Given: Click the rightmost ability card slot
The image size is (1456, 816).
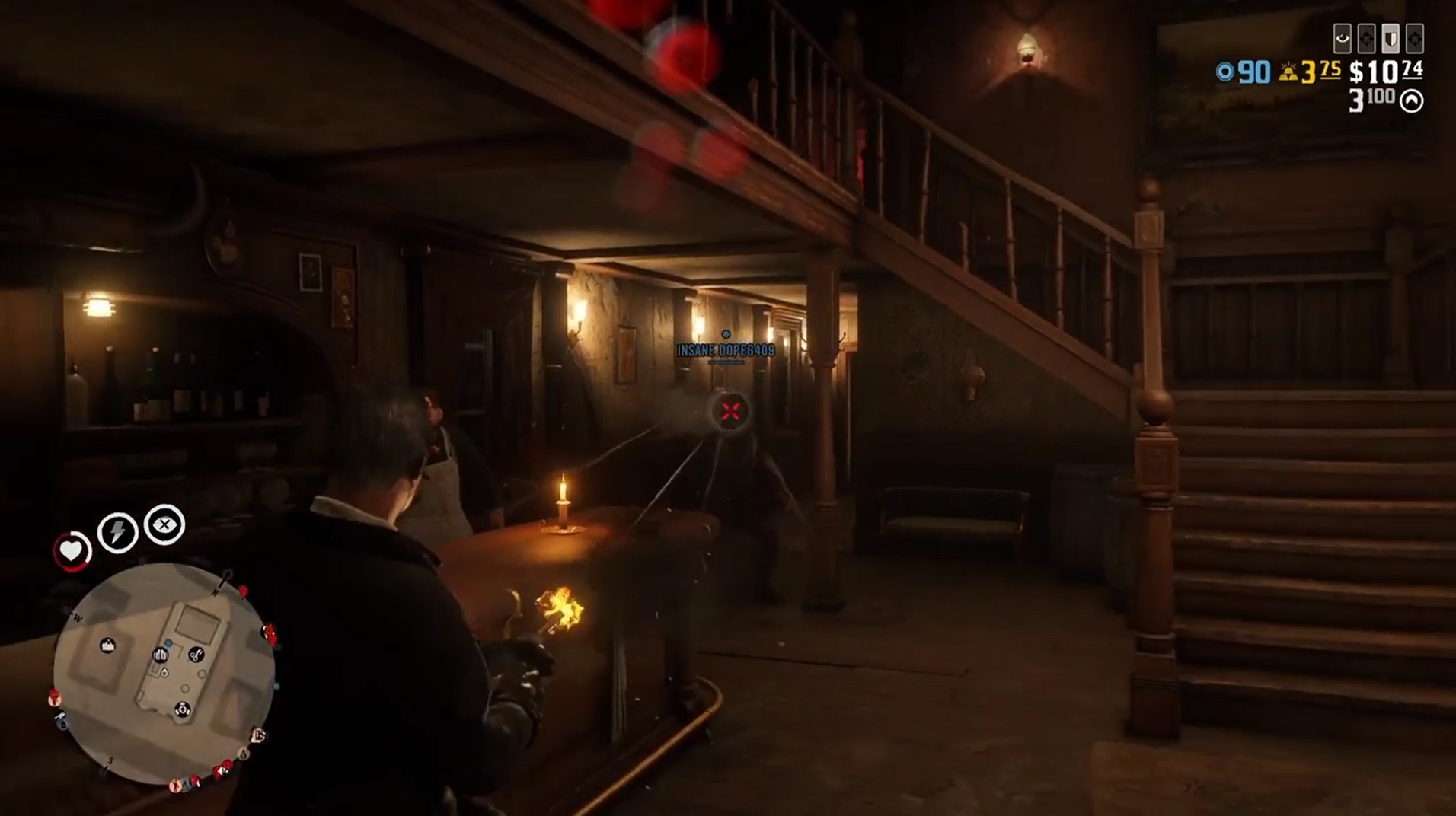Looking at the screenshot, I should [x=1414, y=38].
